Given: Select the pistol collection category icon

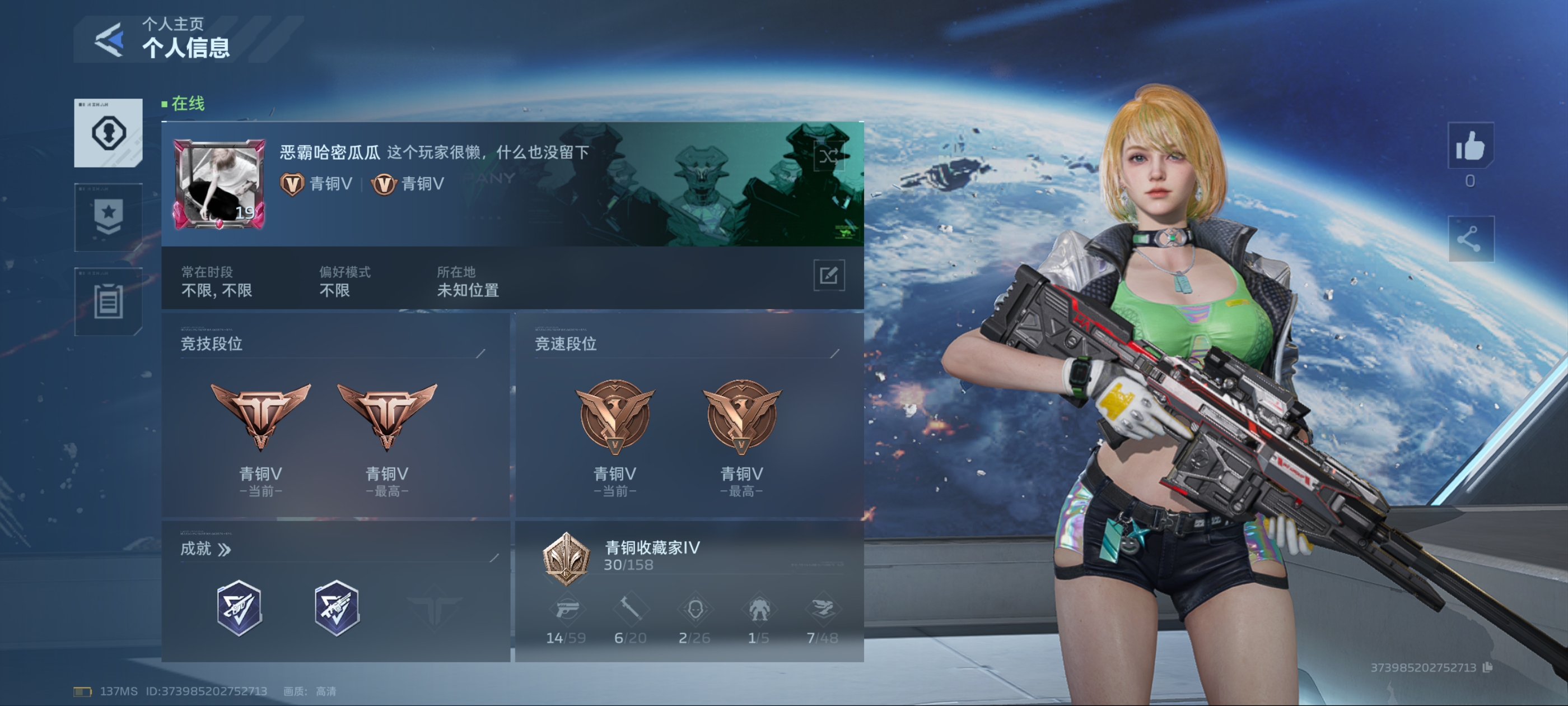Looking at the screenshot, I should coord(566,609).
